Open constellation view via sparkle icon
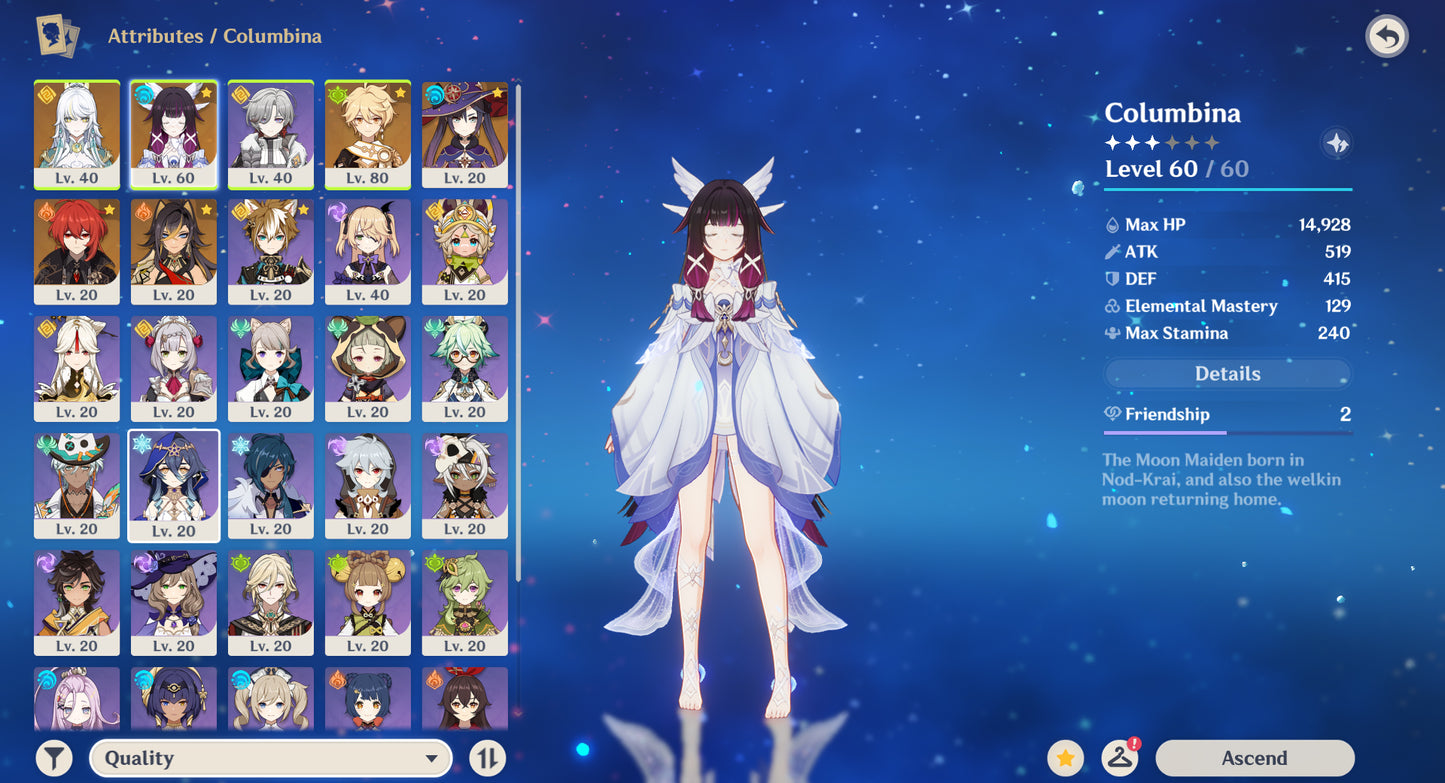 coord(1336,144)
